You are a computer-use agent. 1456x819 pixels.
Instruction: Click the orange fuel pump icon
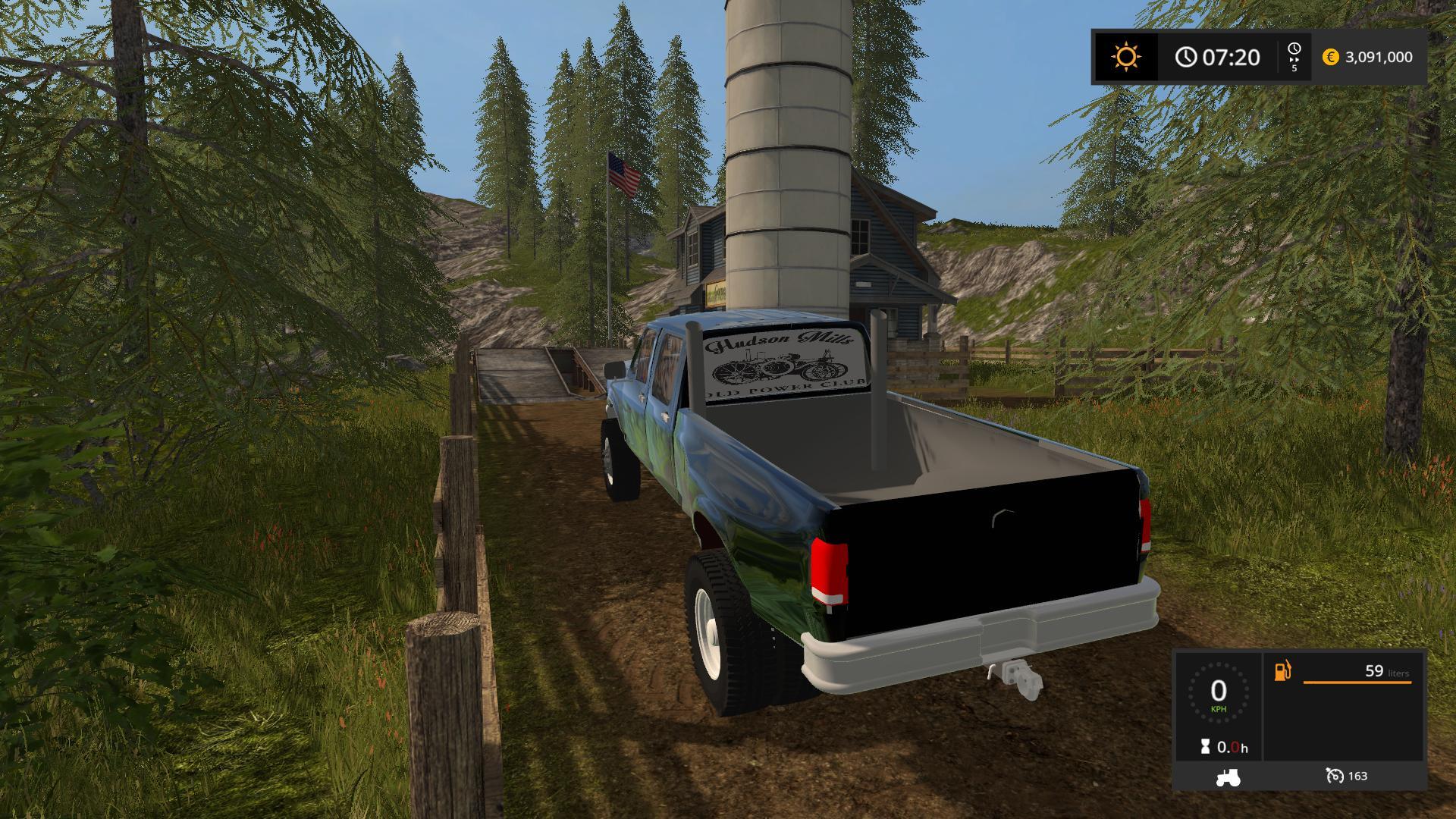(x=1282, y=671)
